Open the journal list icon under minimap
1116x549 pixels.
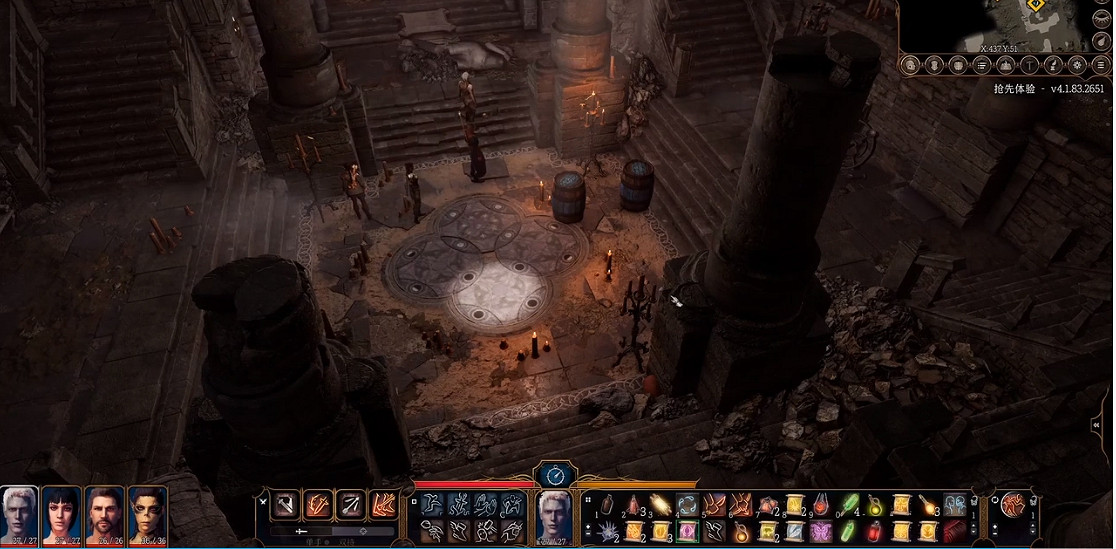coord(981,65)
